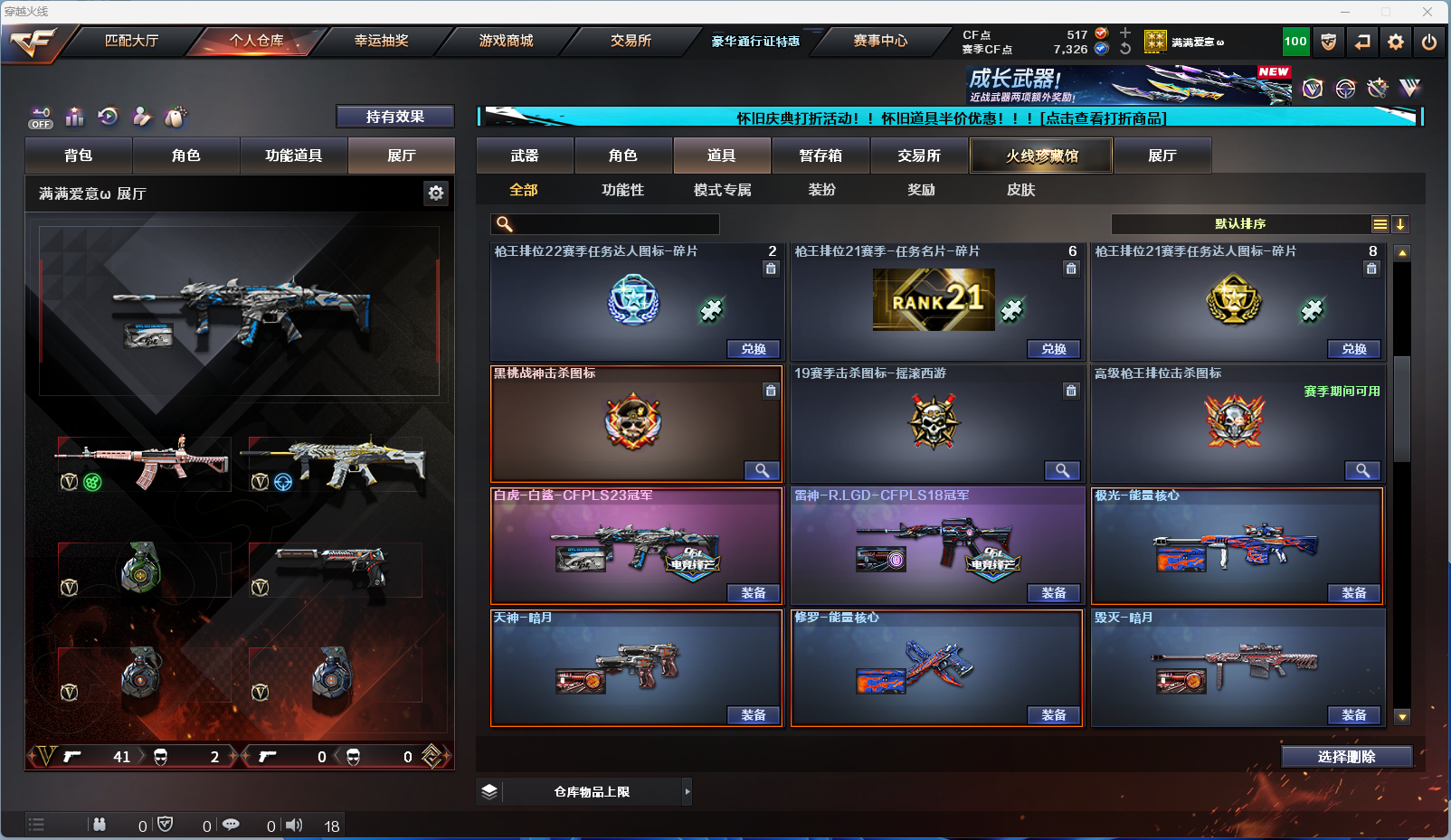Open the 赛事中心 tournament center
The height and width of the screenshot is (840, 1451).
[880, 41]
